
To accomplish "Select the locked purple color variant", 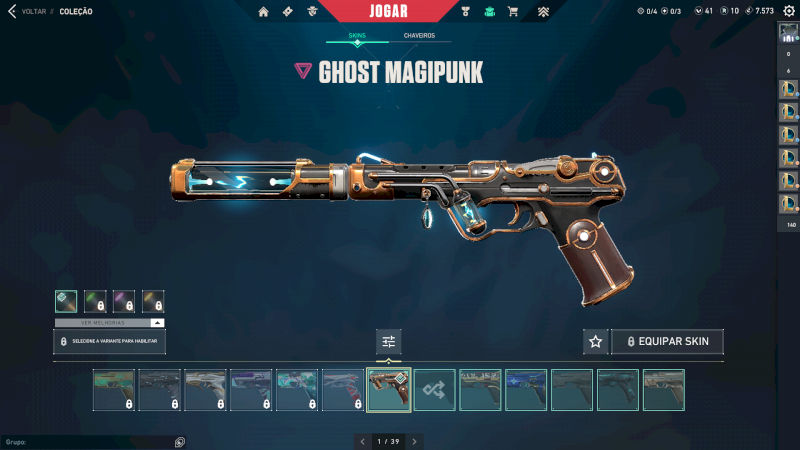I will tap(124, 301).
